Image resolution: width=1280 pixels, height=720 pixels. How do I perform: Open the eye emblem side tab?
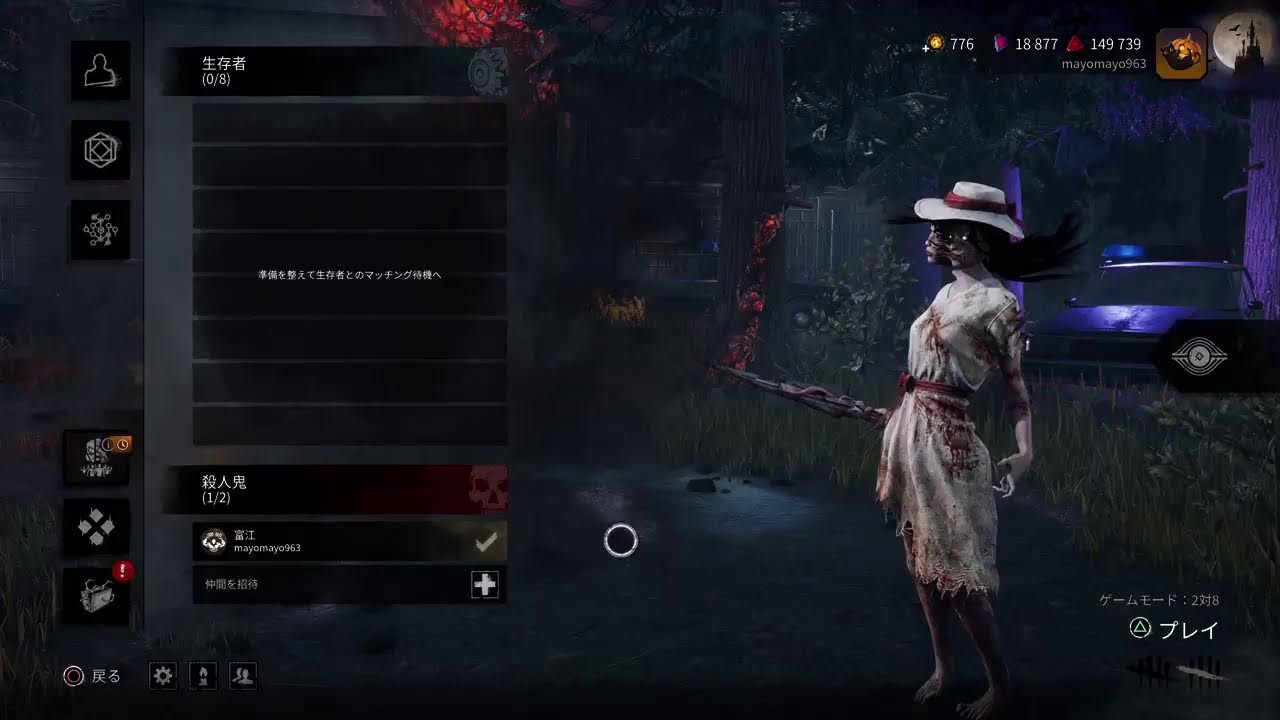point(1199,357)
